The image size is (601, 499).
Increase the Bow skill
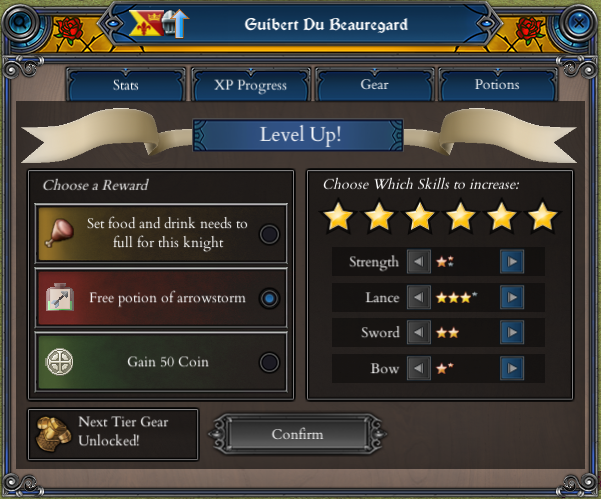512,369
